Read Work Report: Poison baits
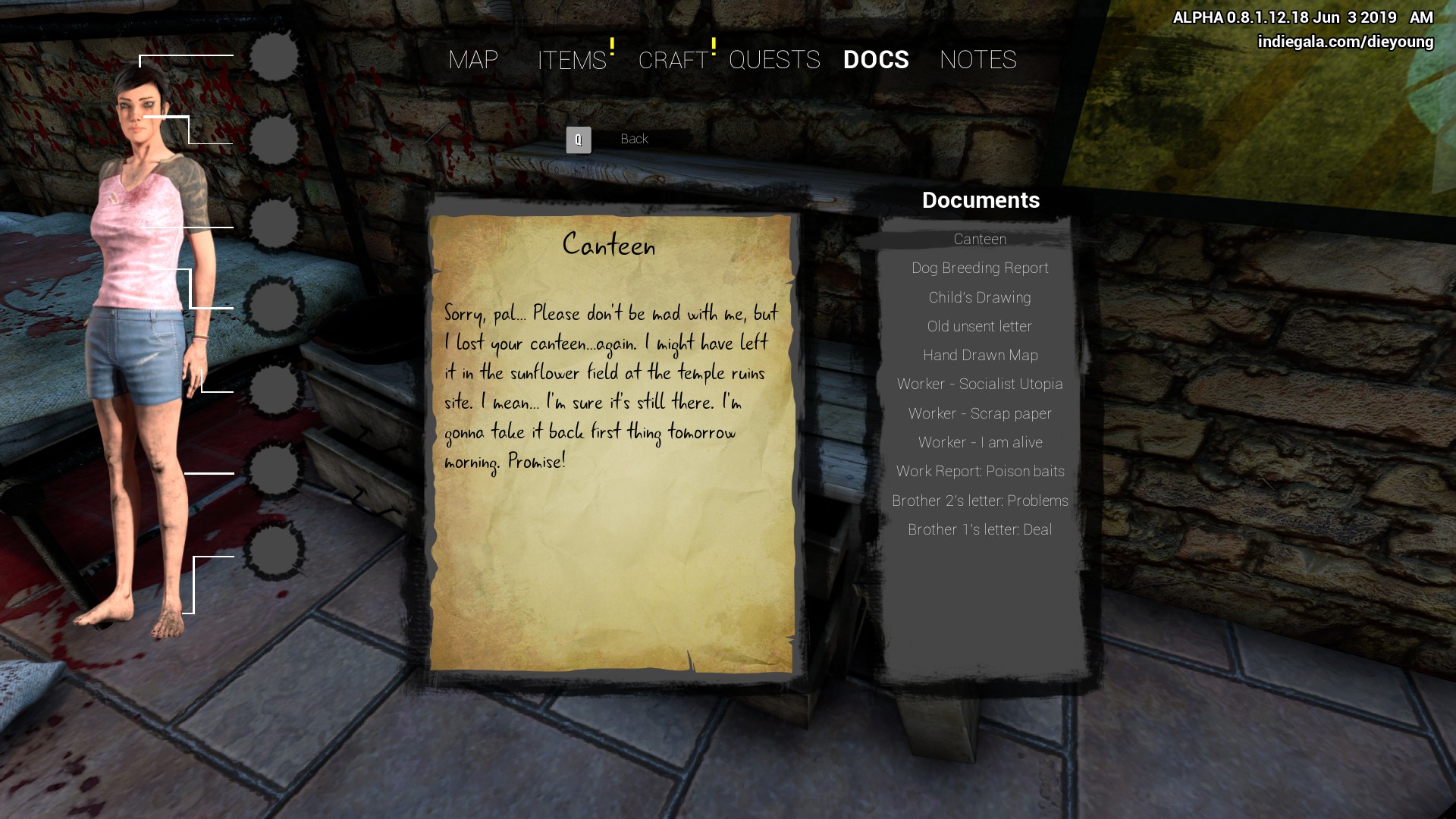The width and height of the screenshot is (1456, 819). (980, 472)
